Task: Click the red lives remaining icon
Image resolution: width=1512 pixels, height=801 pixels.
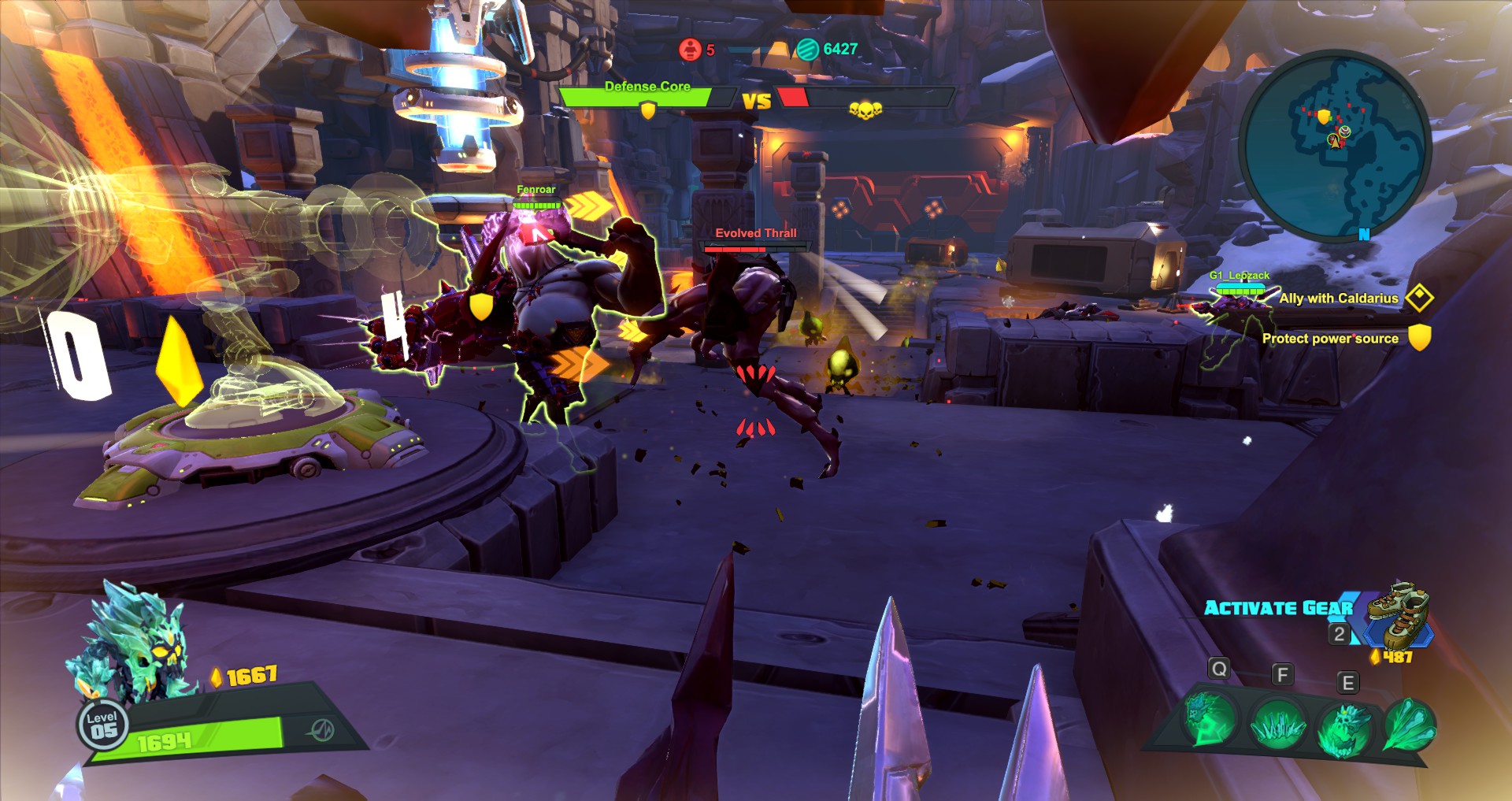Action: (x=690, y=50)
